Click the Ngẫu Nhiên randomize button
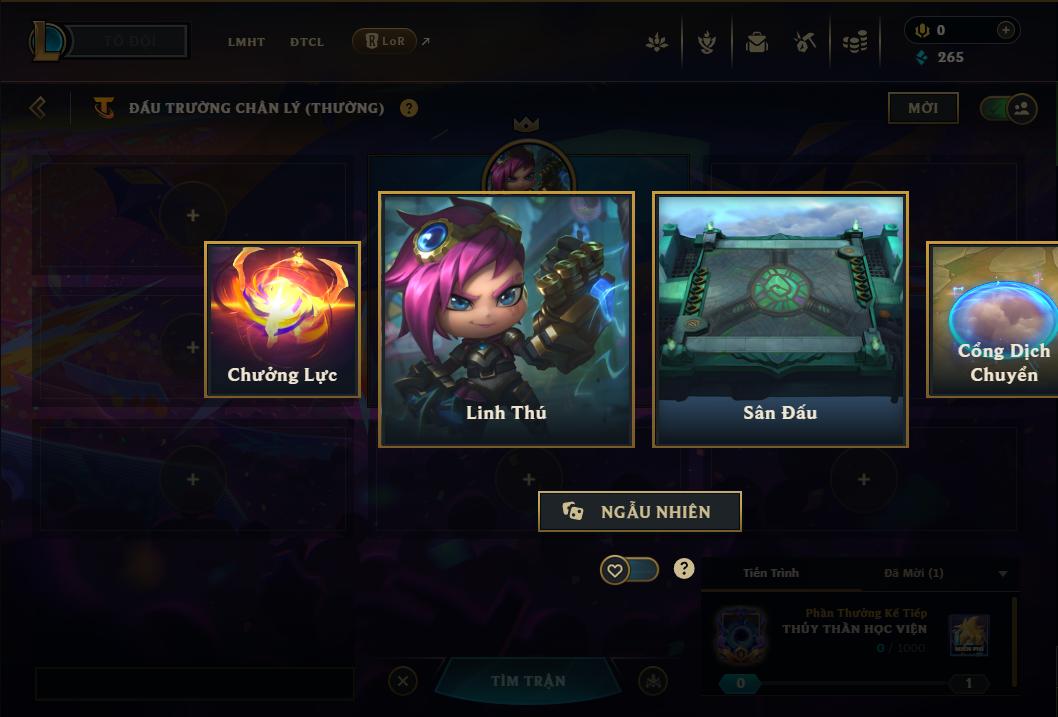Image resolution: width=1058 pixels, height=717 pixels. coord(640,511)
